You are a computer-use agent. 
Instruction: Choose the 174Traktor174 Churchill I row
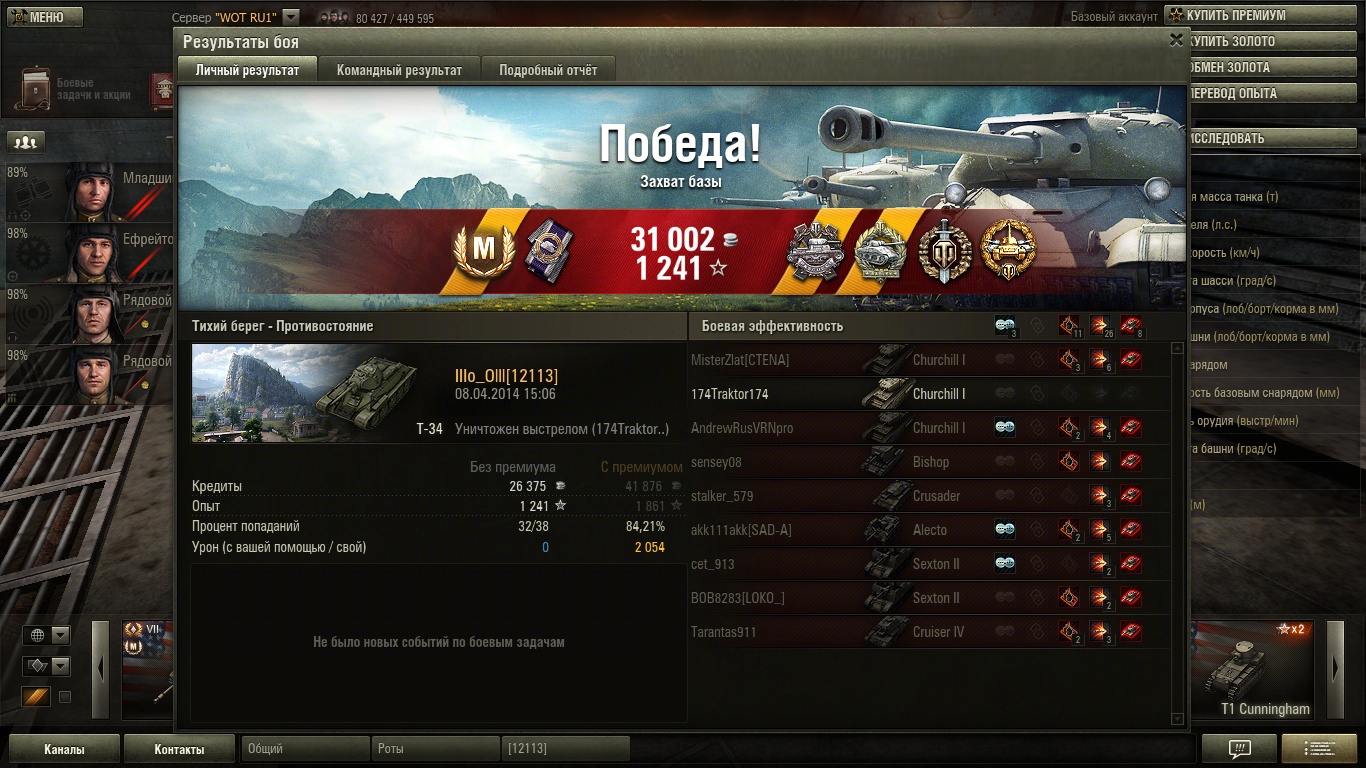pos(930,394)
